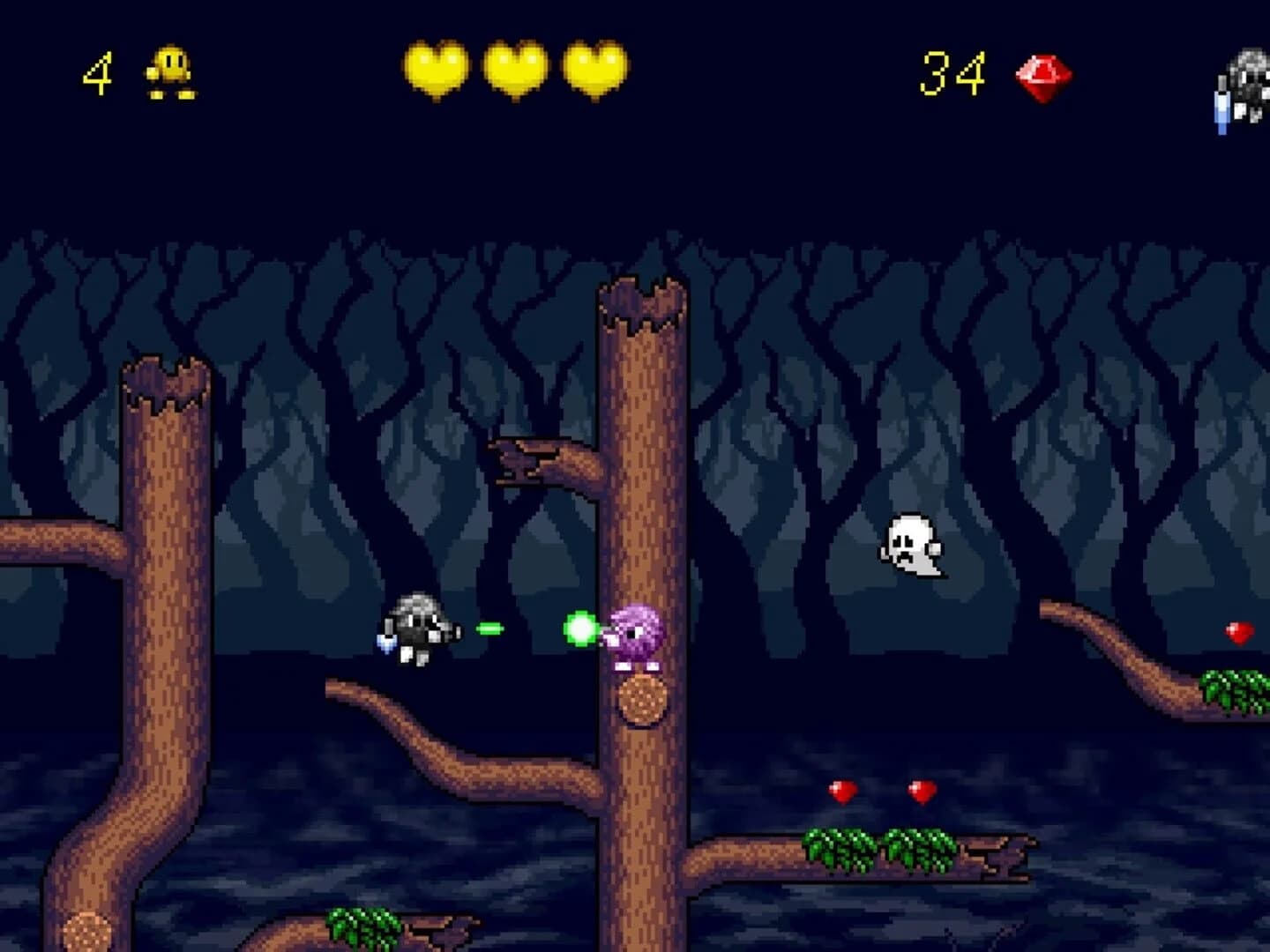Click the round knot on the central tree trunk
Image resolution: width=1270 pixels, height=952 pixels.
pyautogui.click(x=640, y=701)
